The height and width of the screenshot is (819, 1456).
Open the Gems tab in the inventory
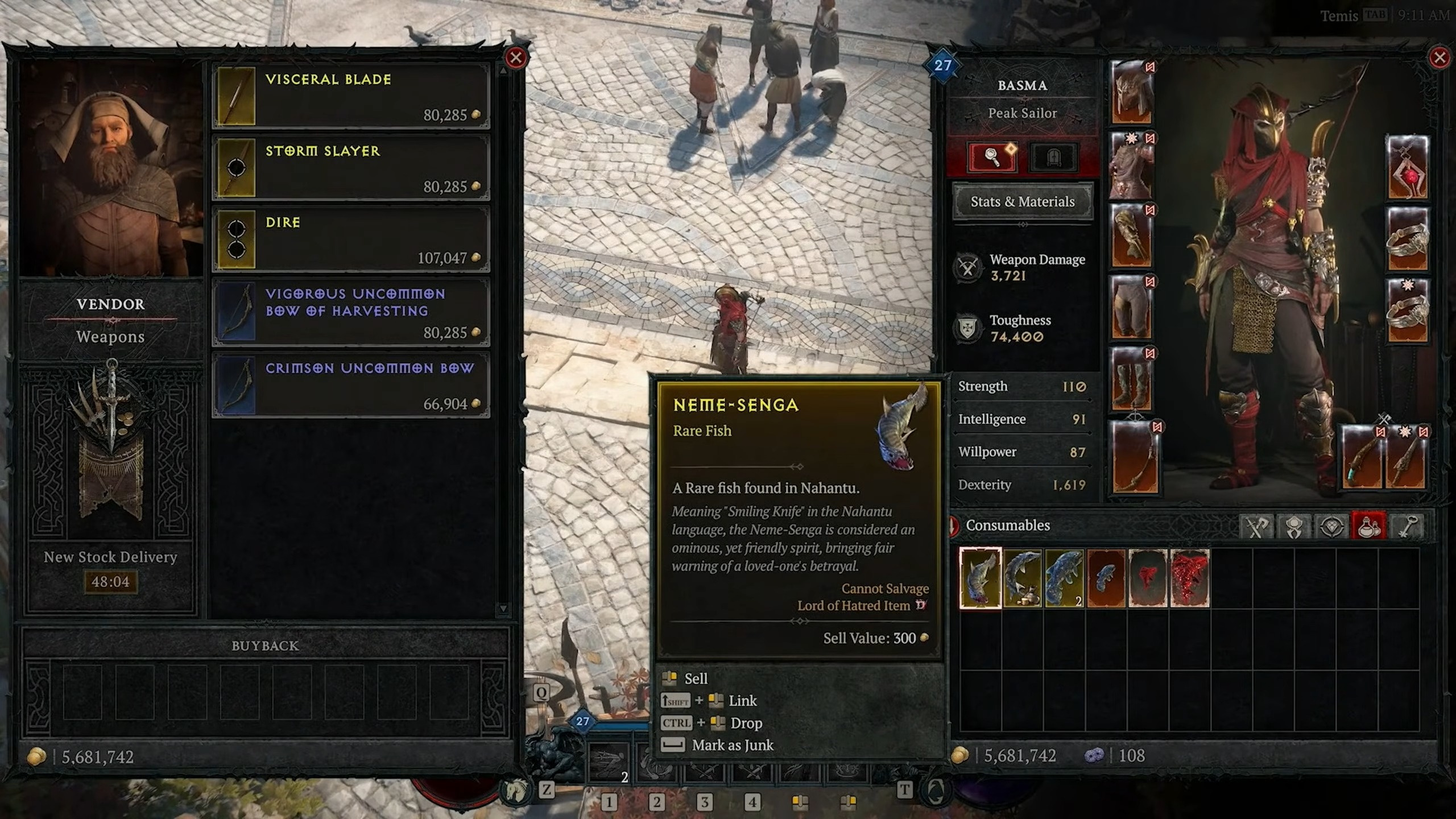(x=1330, y=526)
